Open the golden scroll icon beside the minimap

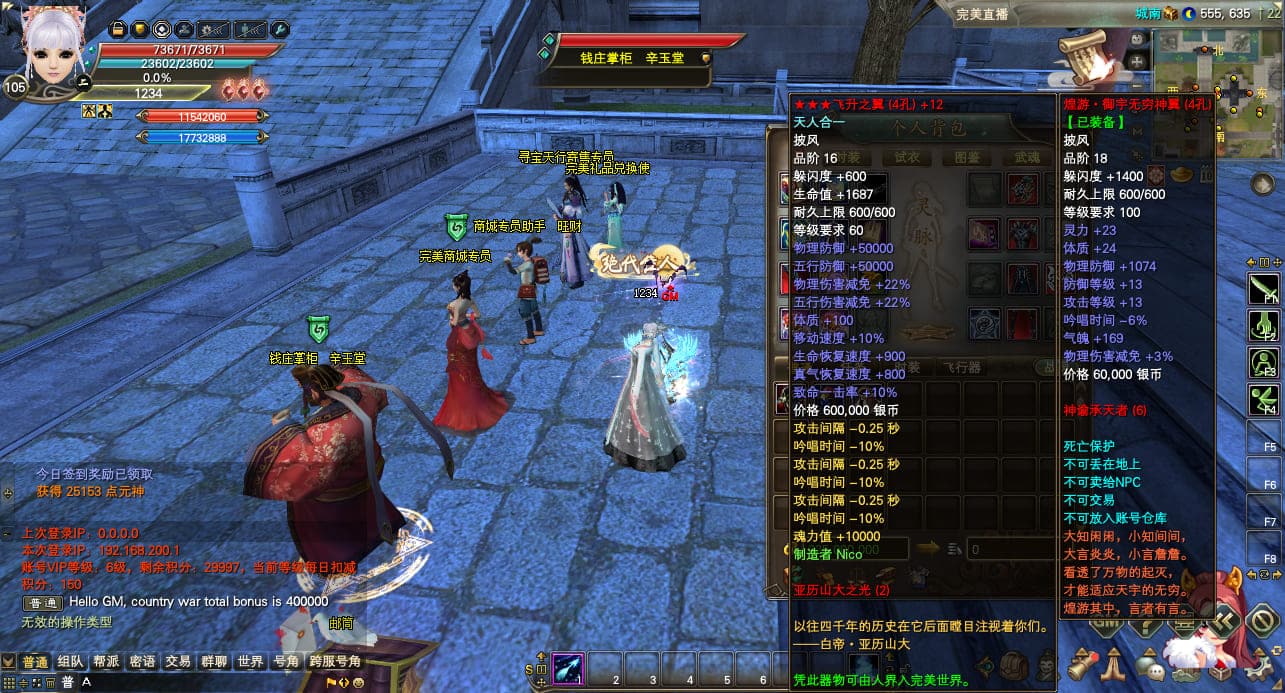pyautogui.click(x=1084, y=59)
